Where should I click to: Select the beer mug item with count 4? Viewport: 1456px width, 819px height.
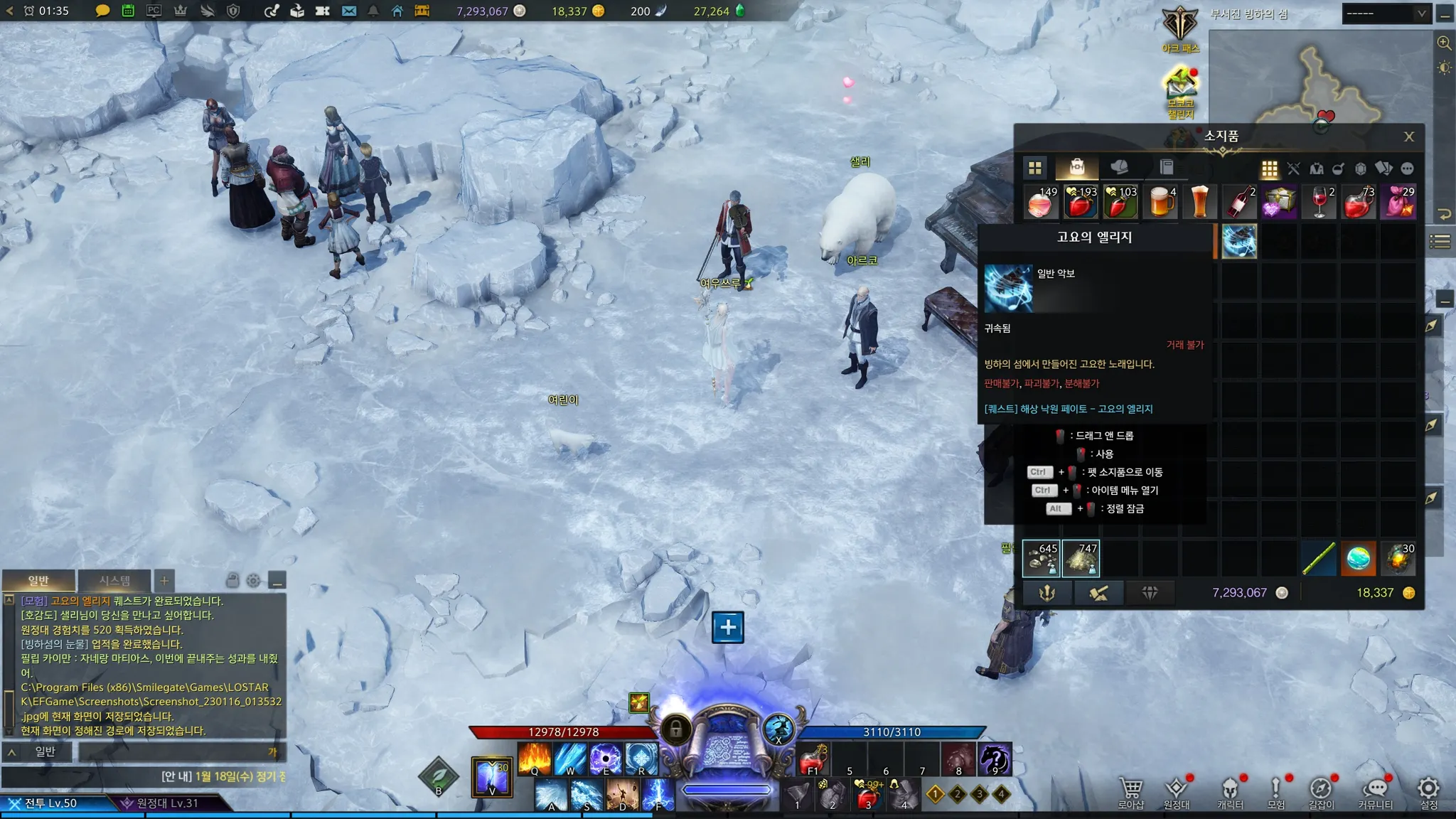[x=1160, y=202]
